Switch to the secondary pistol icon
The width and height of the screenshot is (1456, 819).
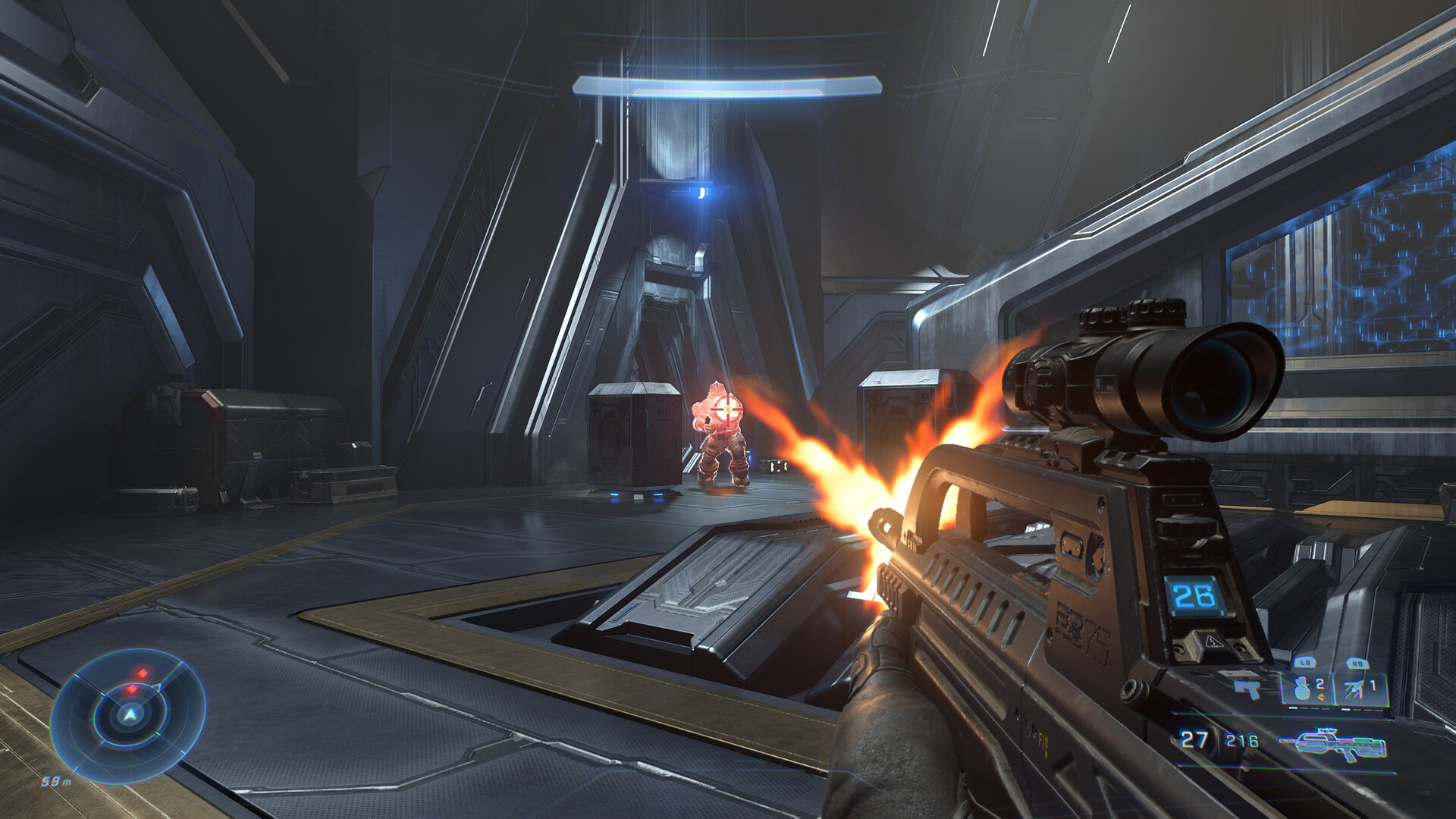click(1247, 689)
